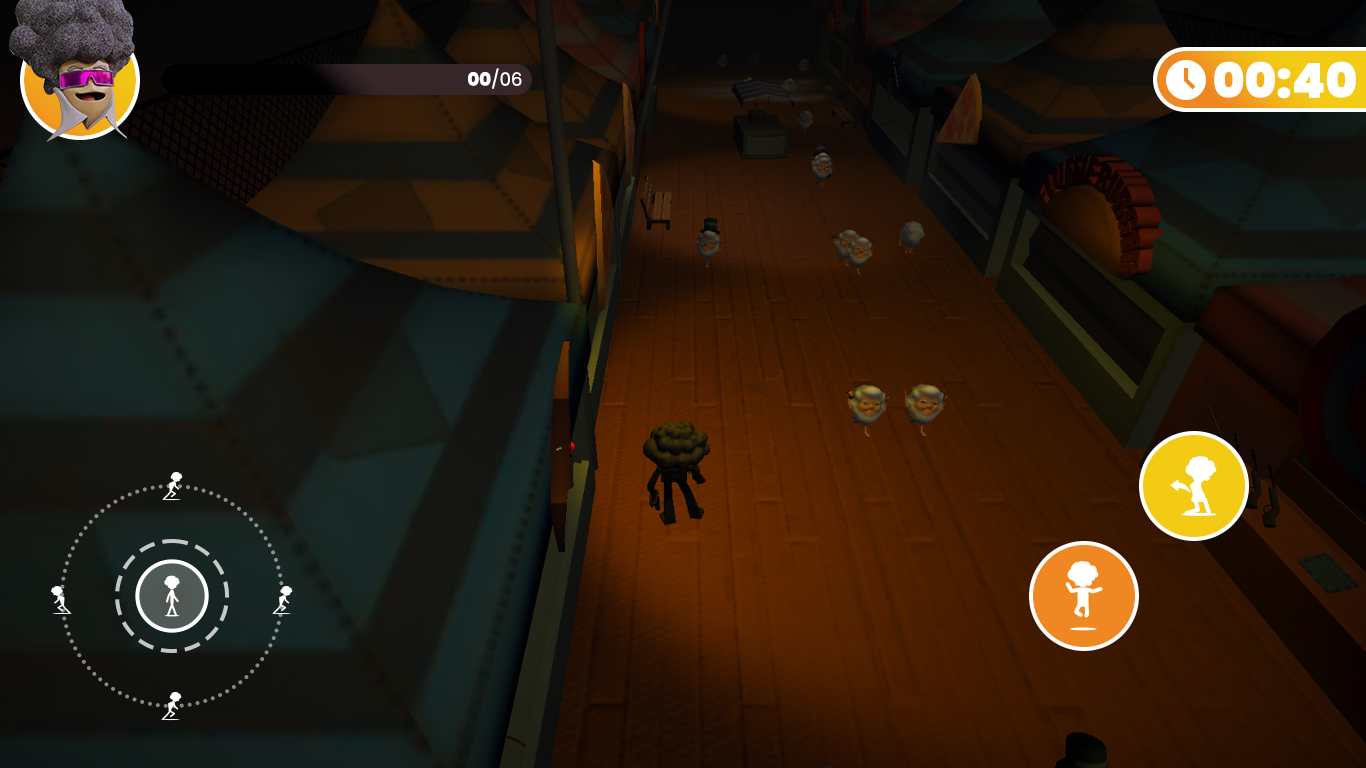Select the right-facing runner icon on the movement wheel
The image size is (1366, 768).
click(x=283, y=600)
